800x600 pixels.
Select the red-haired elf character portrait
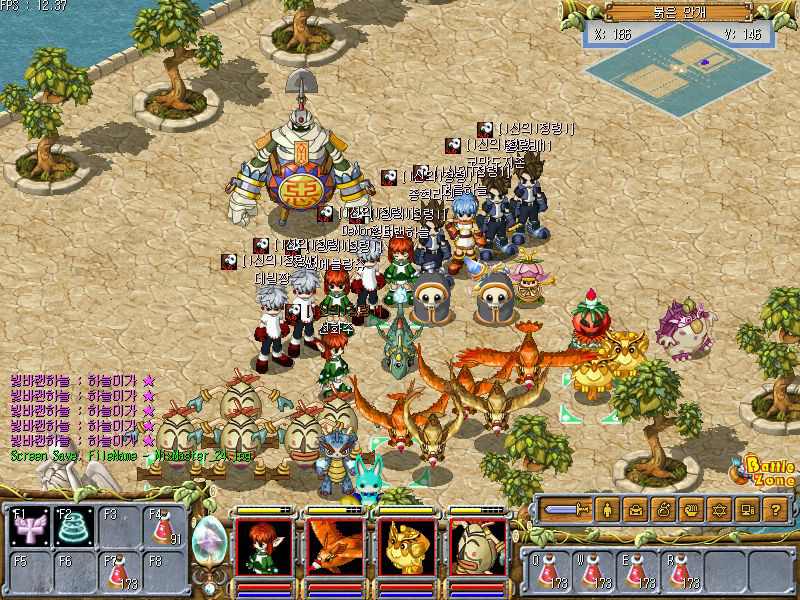pos(264,547)
